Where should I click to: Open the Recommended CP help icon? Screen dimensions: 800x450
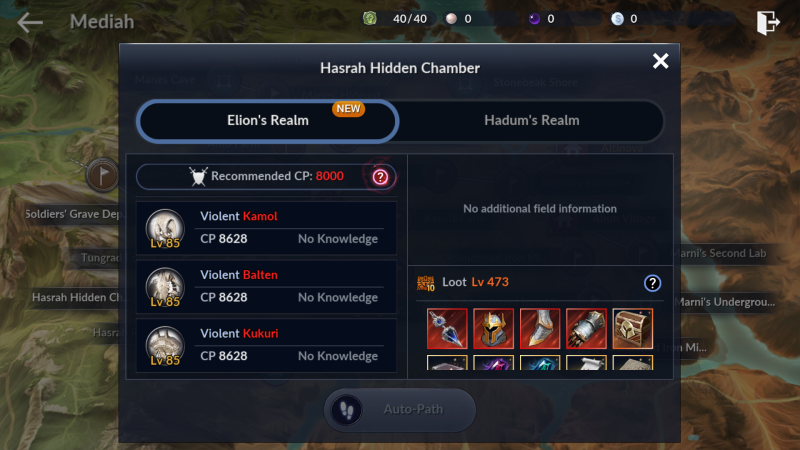[380, 177]
